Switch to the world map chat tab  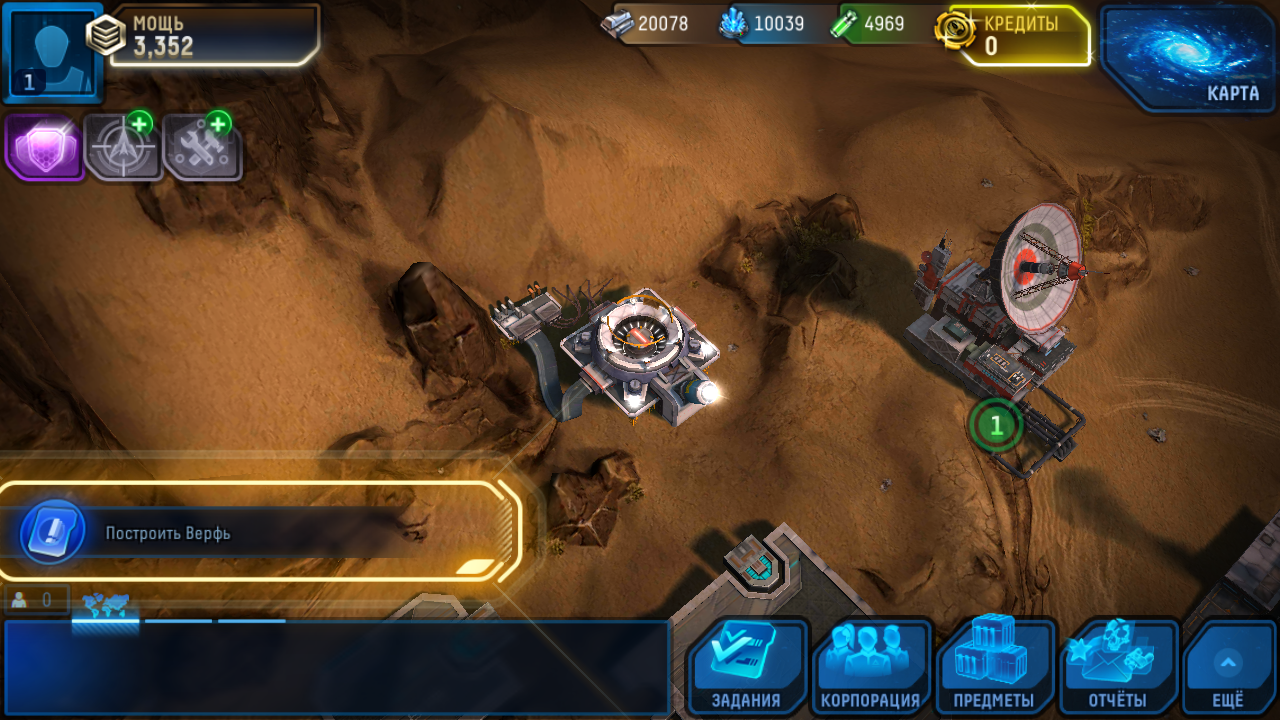click(105, 605)
